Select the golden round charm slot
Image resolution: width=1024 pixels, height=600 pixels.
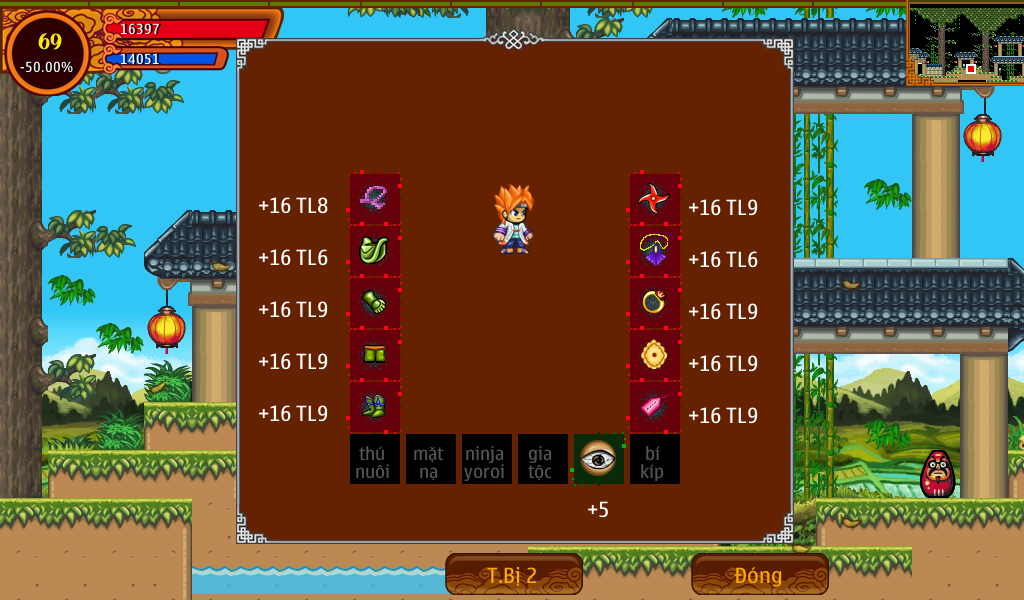coord(654,355)
